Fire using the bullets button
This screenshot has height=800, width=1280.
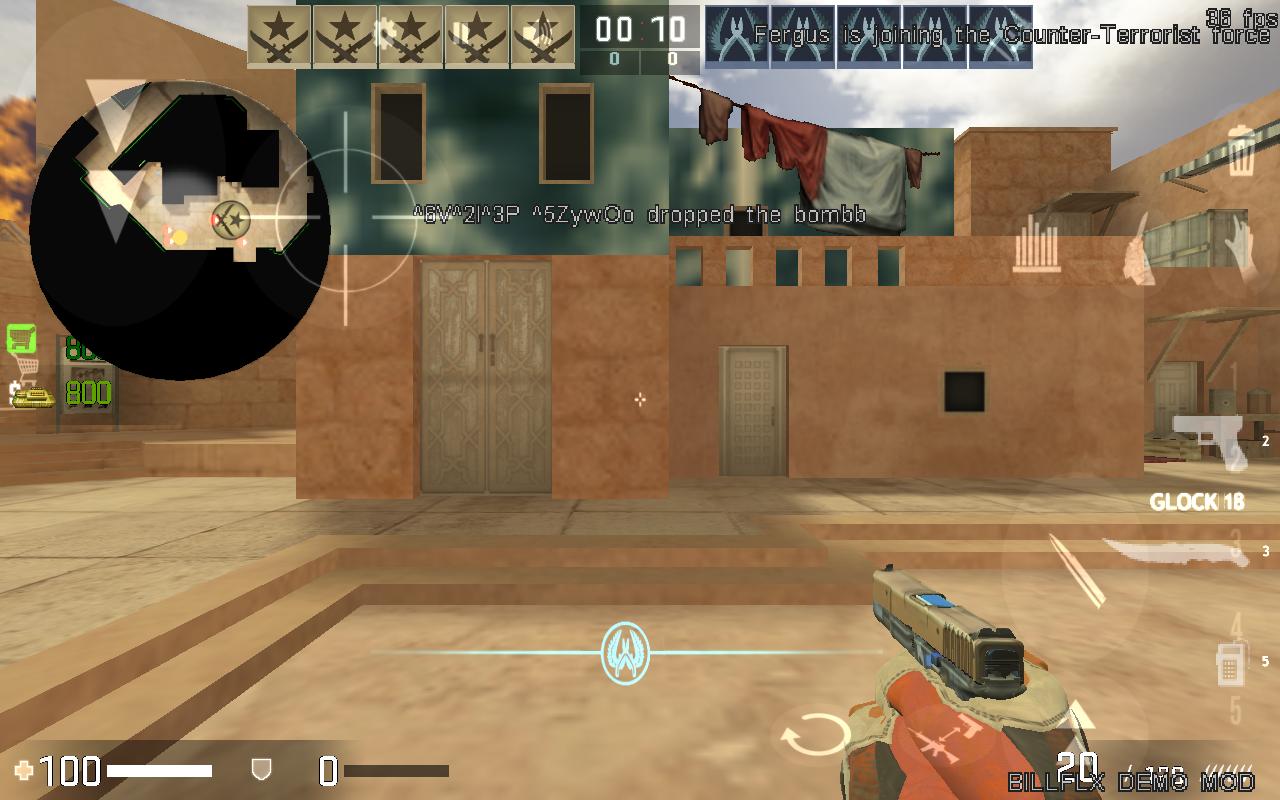coord(1078,571)
